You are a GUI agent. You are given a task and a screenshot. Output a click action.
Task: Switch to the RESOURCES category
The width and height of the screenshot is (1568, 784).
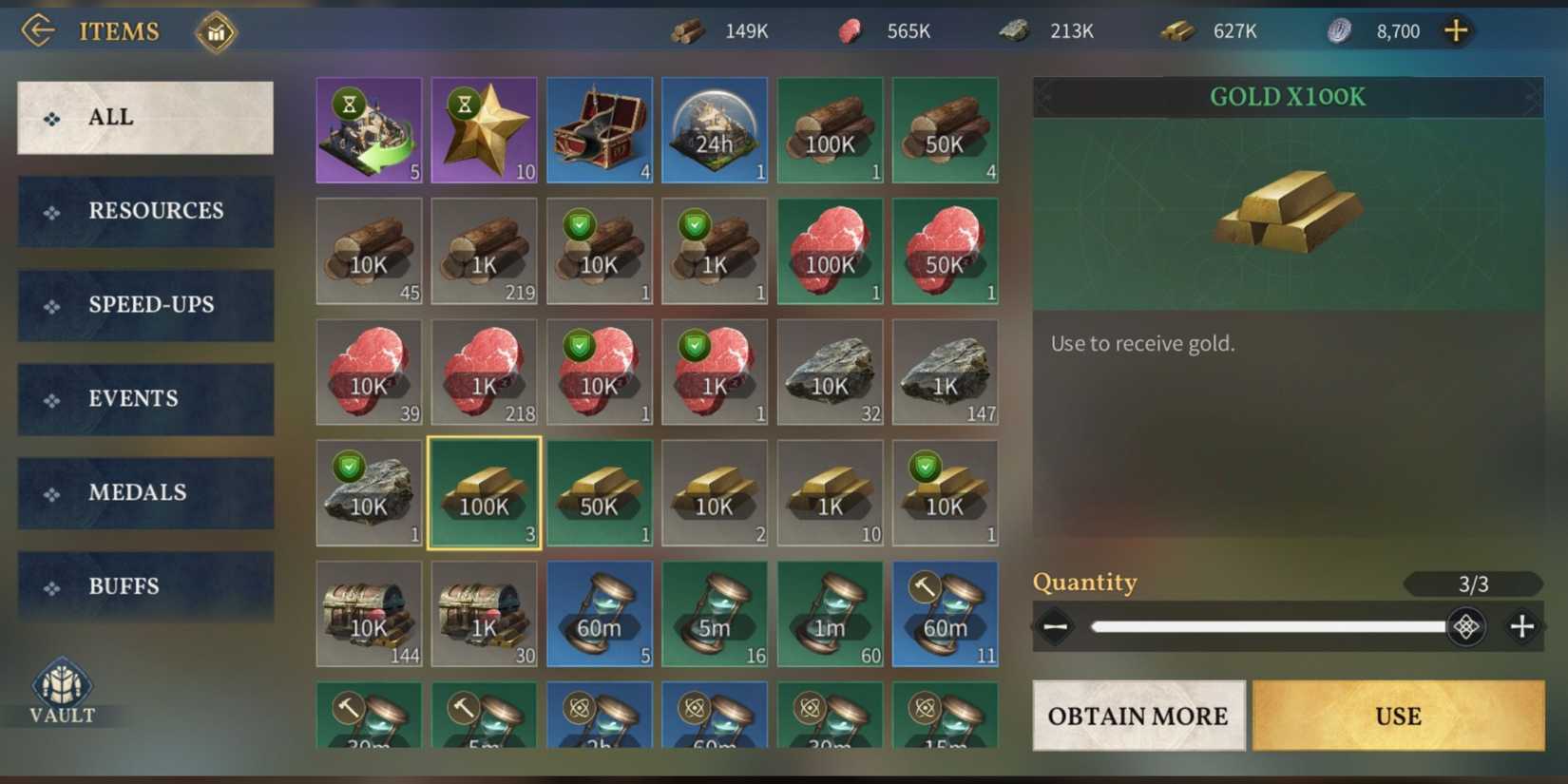point(144,211)
